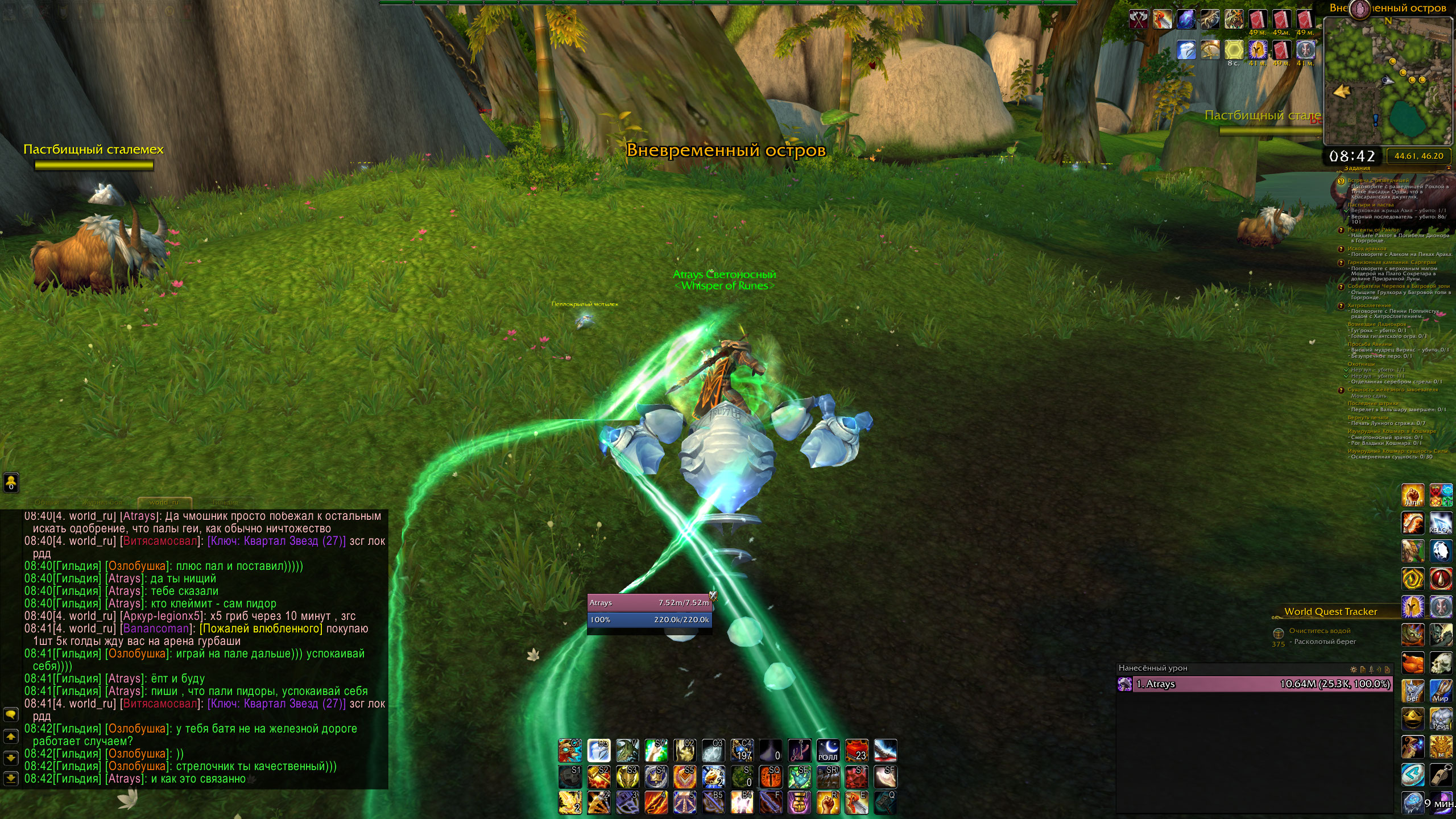Activate the crown blessing ability on S4

[x=656, y=777]
